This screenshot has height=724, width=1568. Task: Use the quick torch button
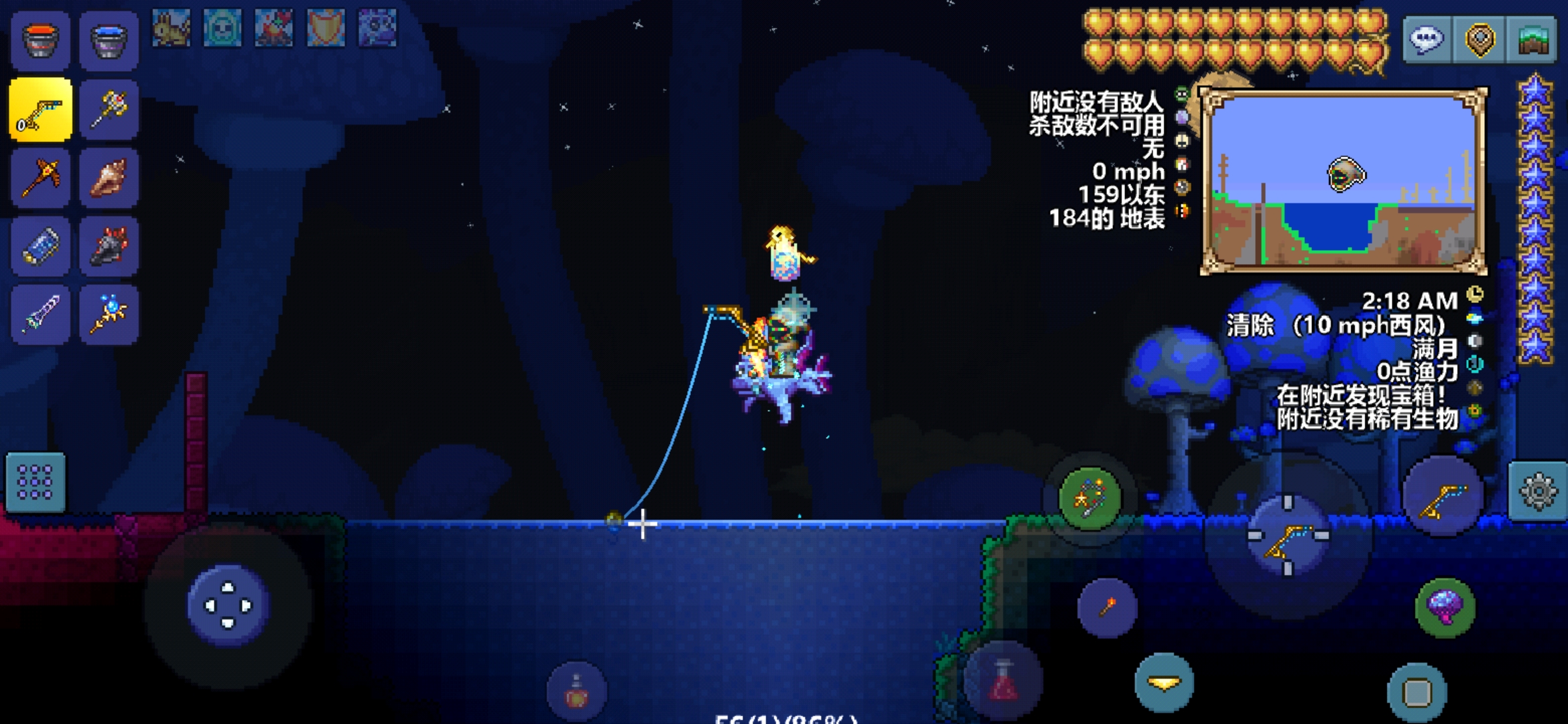(x=1107, y=607)
